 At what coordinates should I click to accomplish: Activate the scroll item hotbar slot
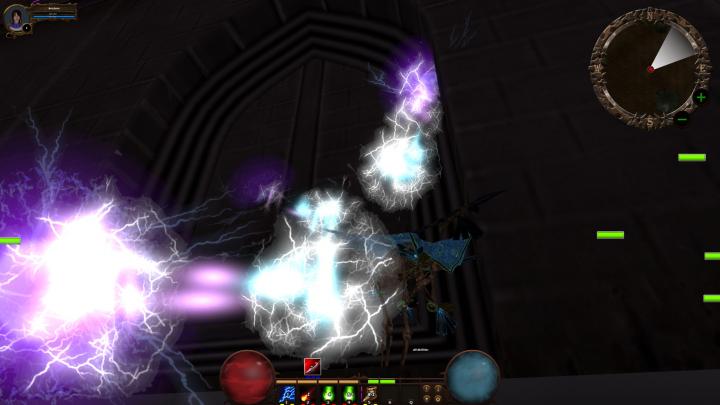[370, 394]
